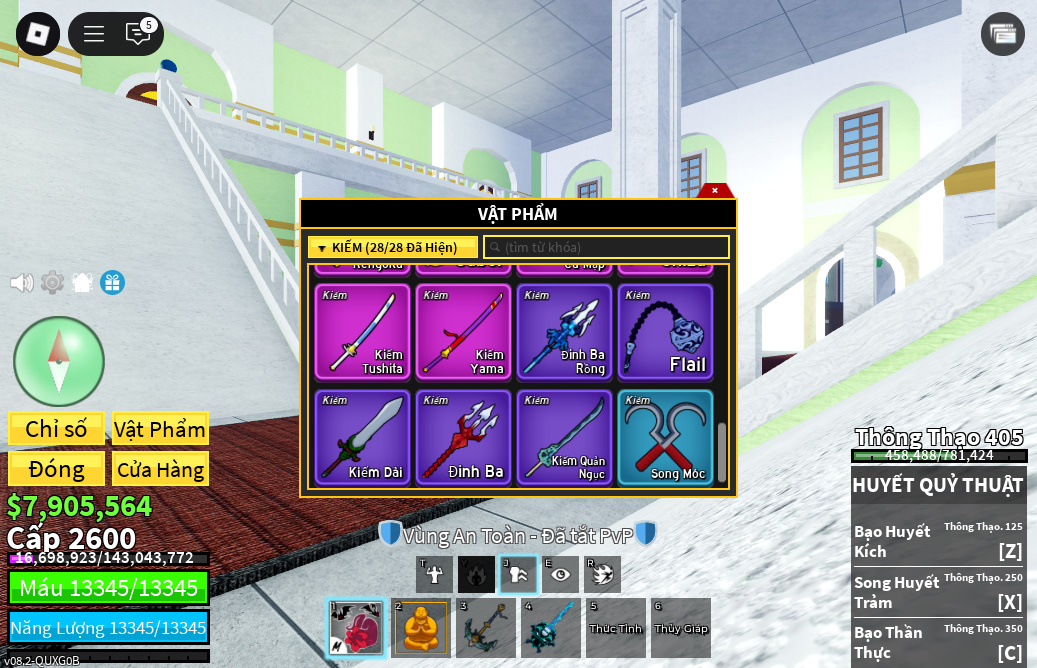
Task: Select the Kiếm Quản Ngục sword
Action: point(564,437)
